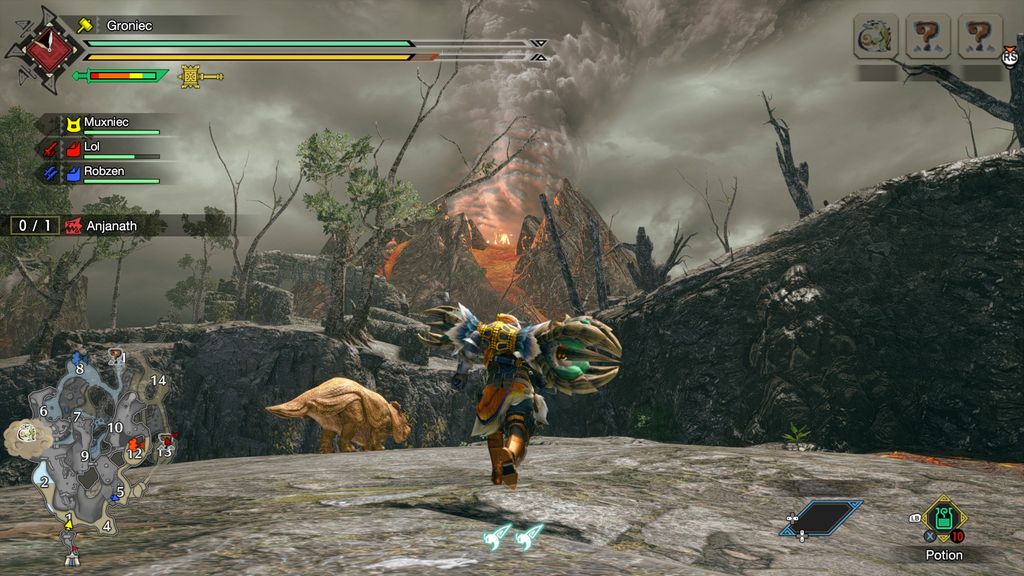
Task: Select area 12 marker on the minimap
Action: tap(134, 453)
